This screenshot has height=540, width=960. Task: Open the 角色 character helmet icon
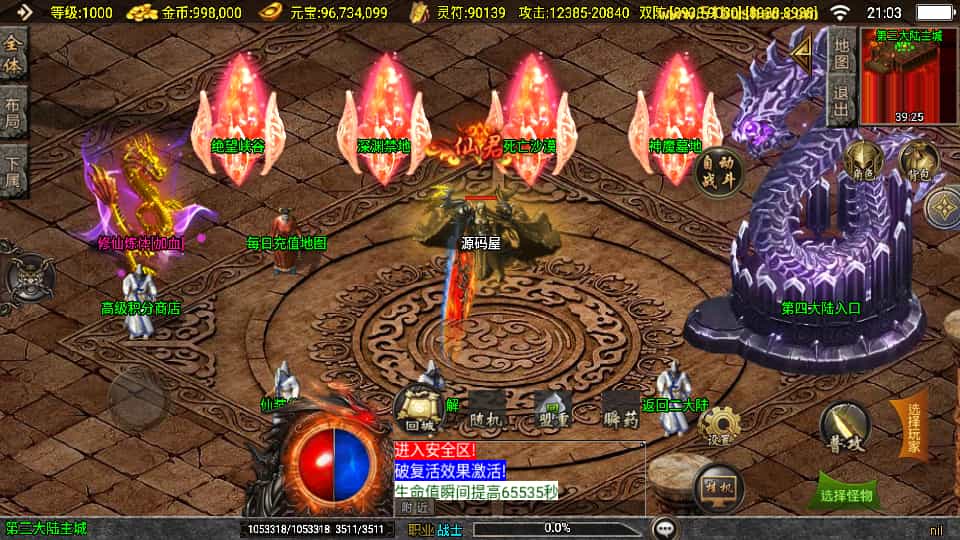[x=862, y=162]
